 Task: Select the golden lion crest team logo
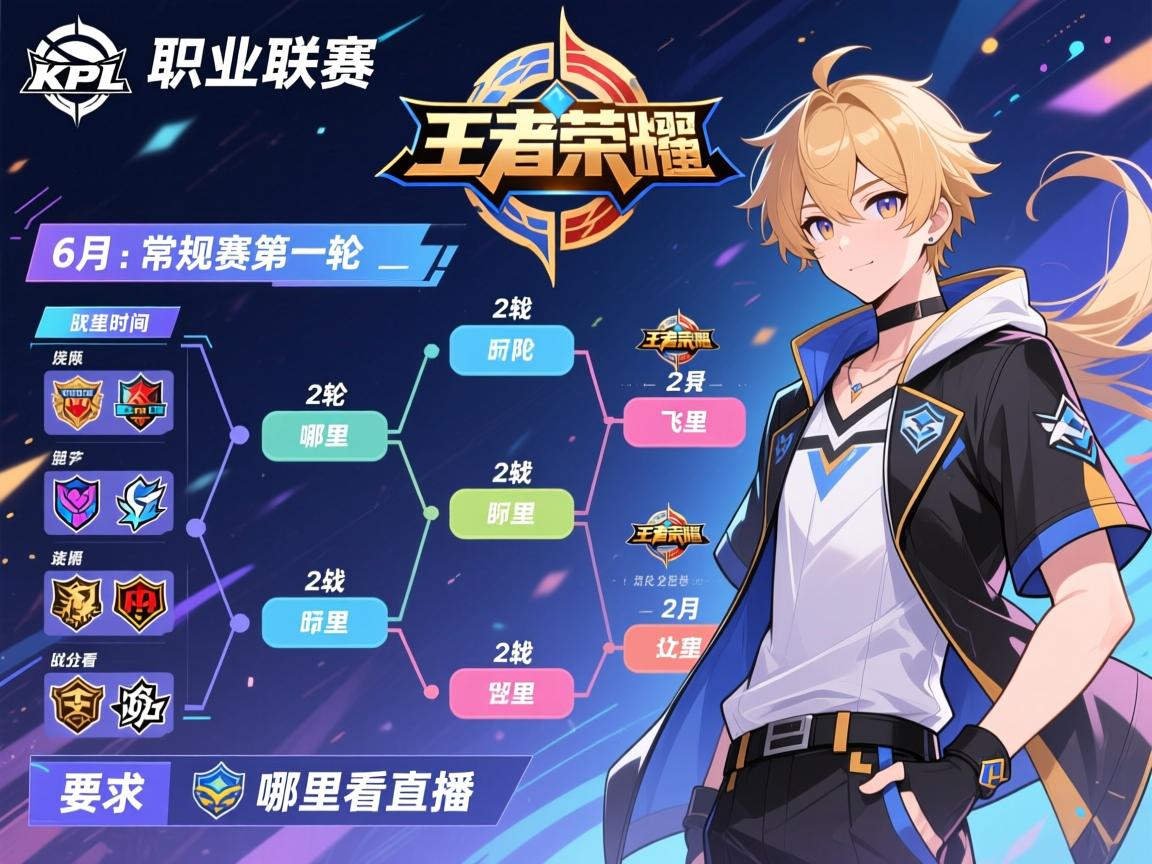click(x=79, y=602)
